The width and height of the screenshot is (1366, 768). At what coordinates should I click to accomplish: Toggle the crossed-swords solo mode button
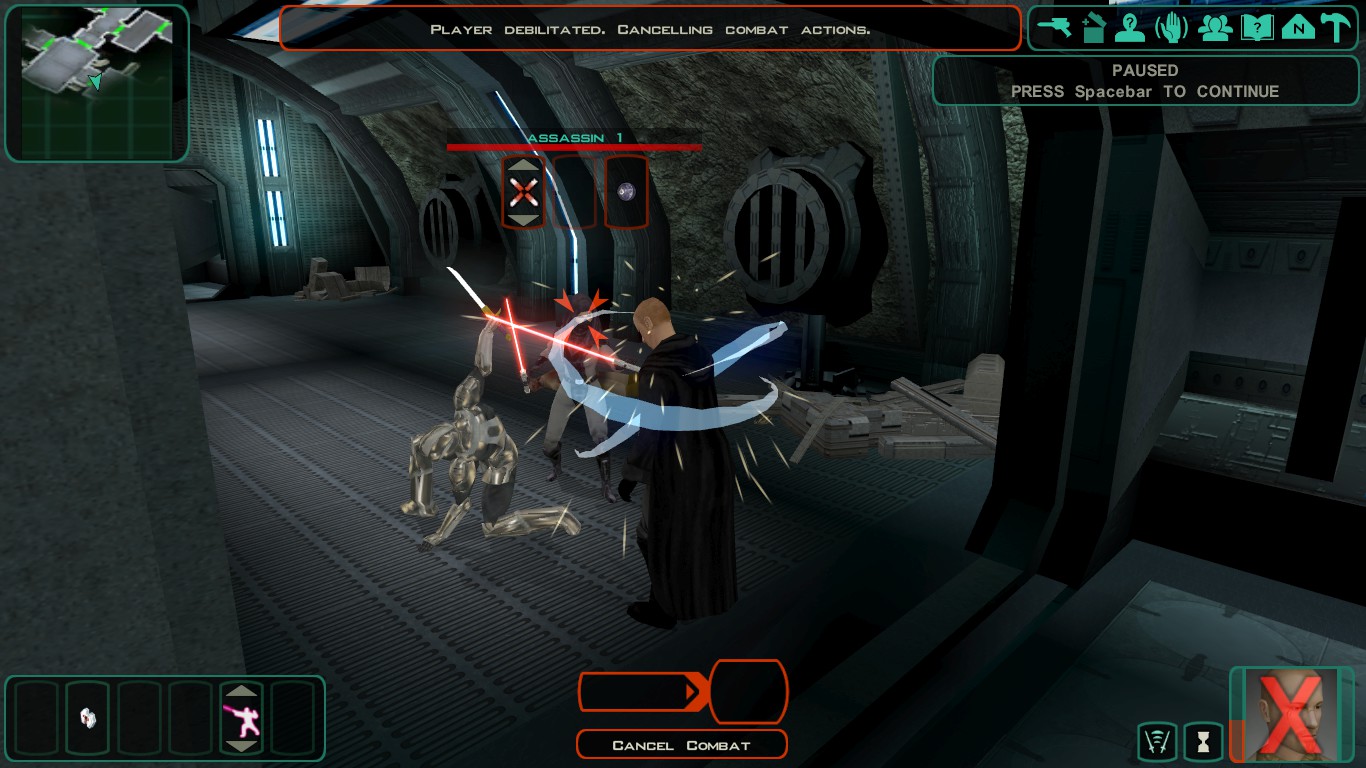tap(1157, 742)
